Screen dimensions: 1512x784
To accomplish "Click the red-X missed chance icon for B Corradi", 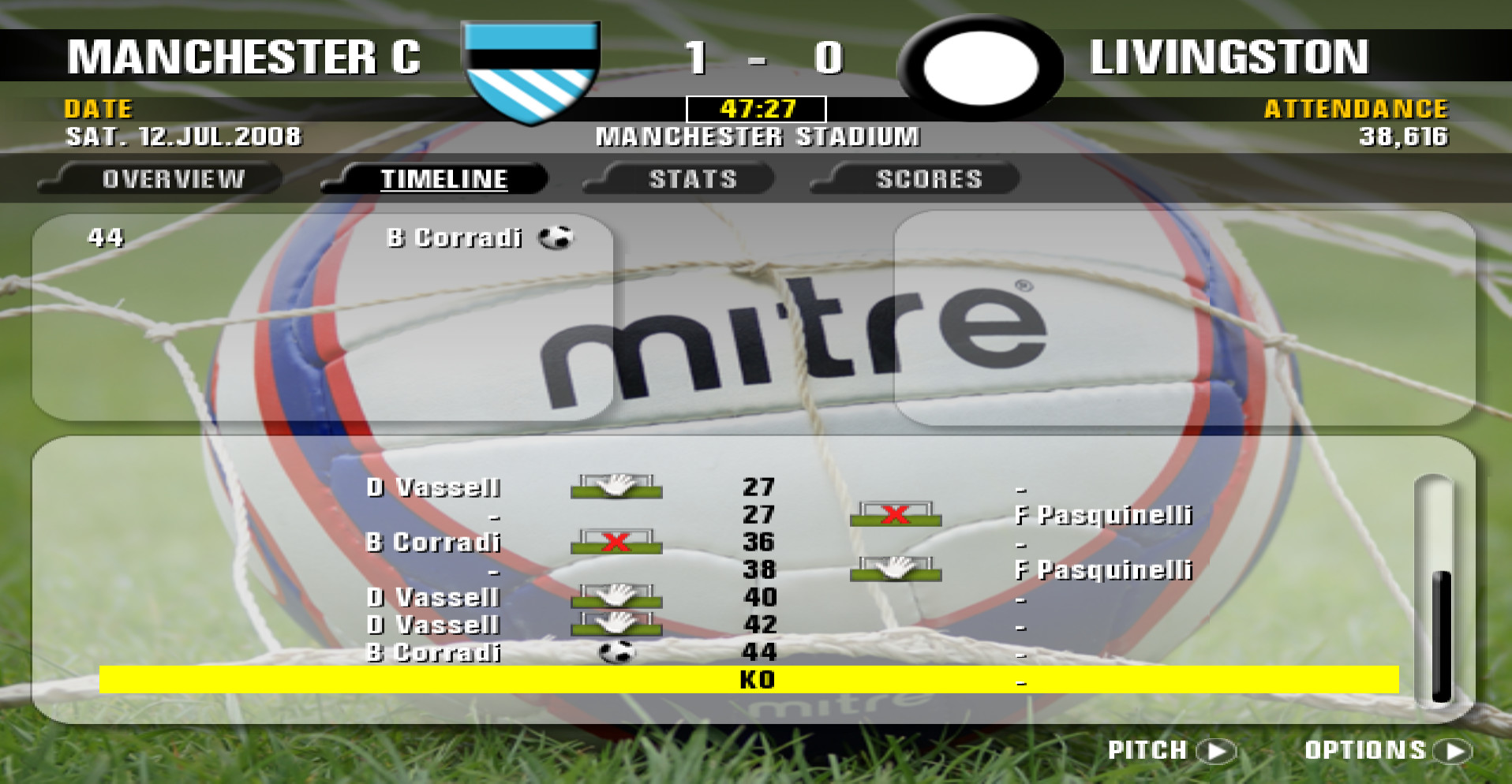I will click(616, 543).
